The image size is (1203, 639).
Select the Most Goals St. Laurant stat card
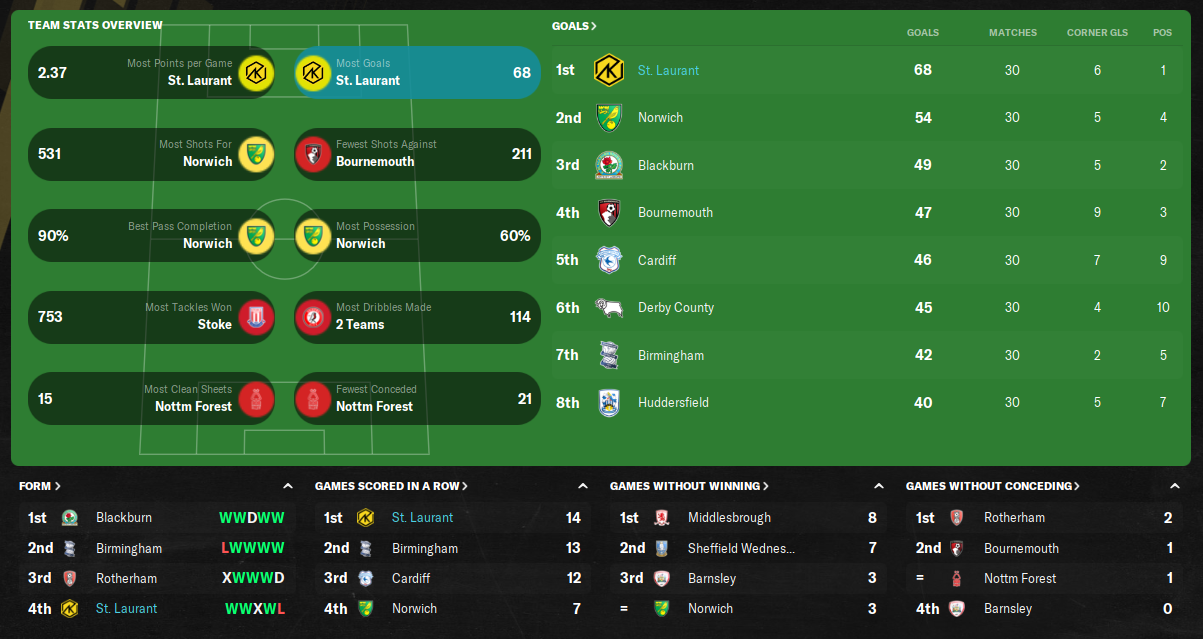click(x=417, y=72)
